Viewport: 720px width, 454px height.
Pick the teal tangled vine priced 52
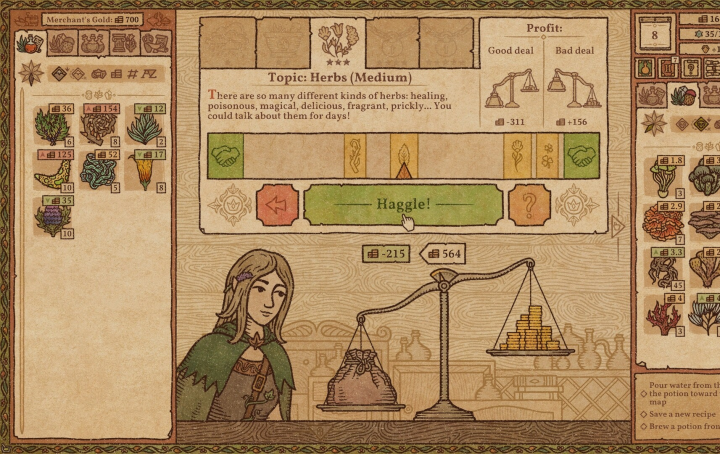tap(98, 172)
